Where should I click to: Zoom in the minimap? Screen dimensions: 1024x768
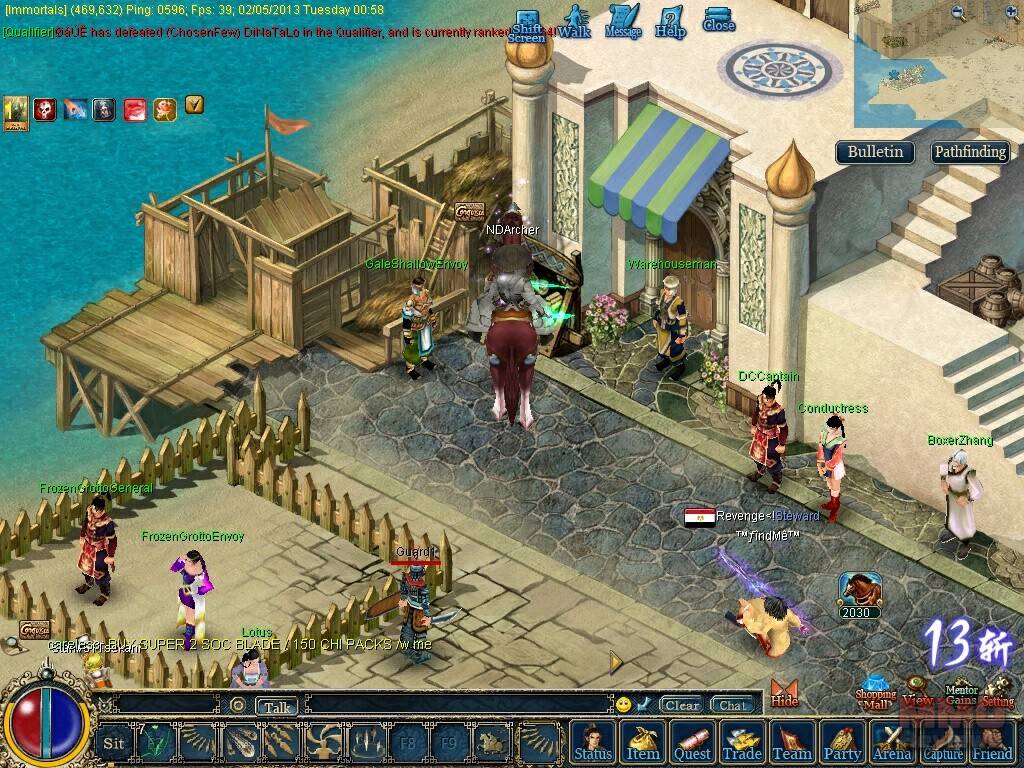click(1009, 13)
